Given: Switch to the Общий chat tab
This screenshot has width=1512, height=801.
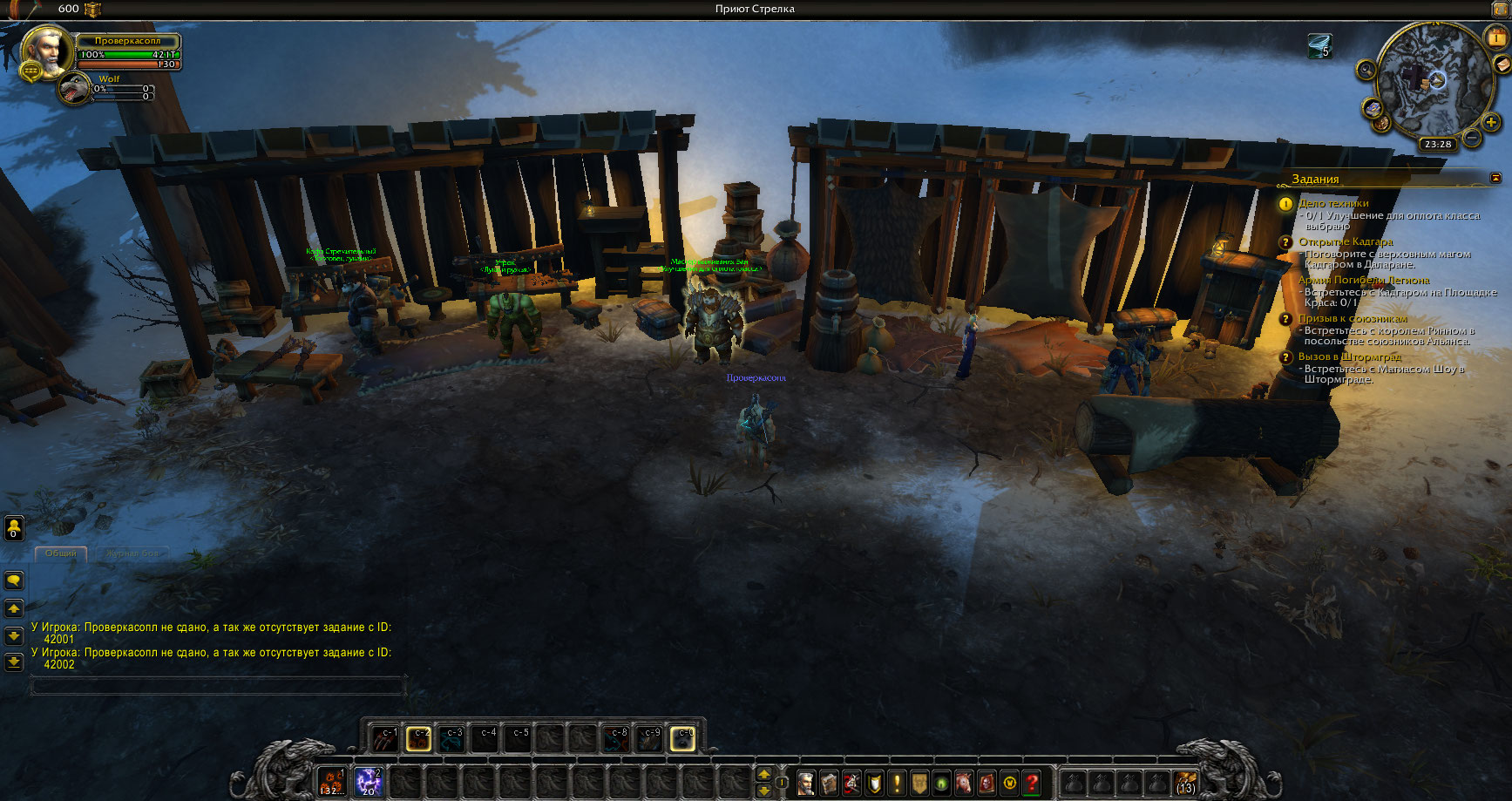Looking at the screenshot, I should (61, 553).
